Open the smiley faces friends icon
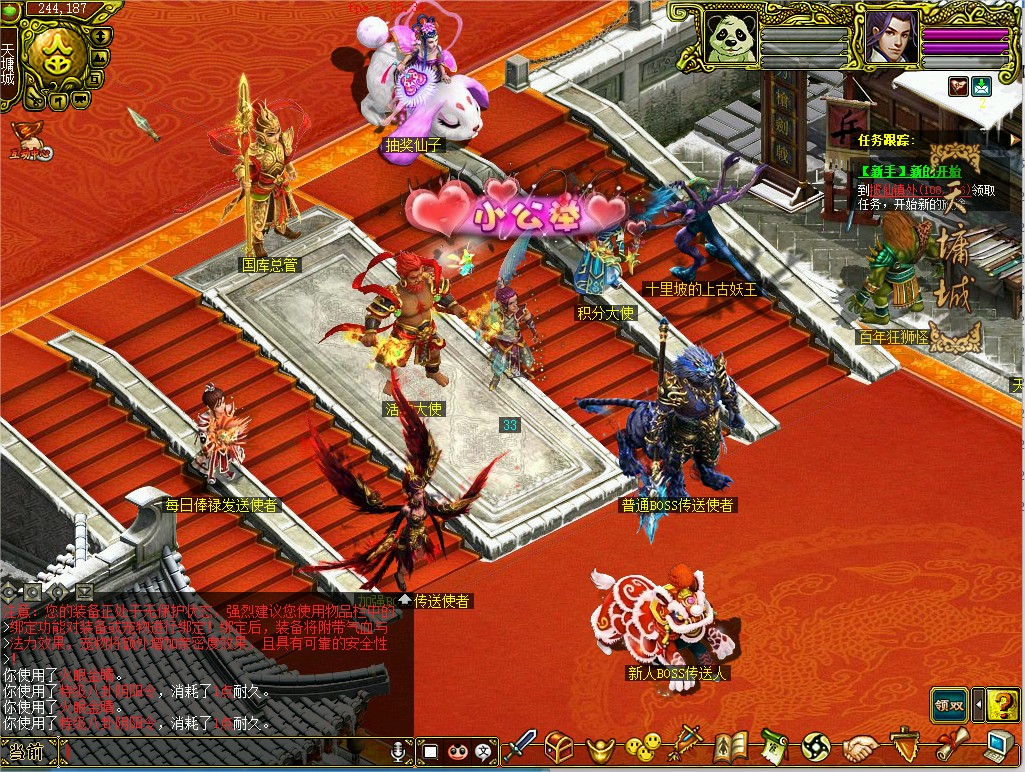This screenshot has height=772, width=1025. tap(643, 747)
